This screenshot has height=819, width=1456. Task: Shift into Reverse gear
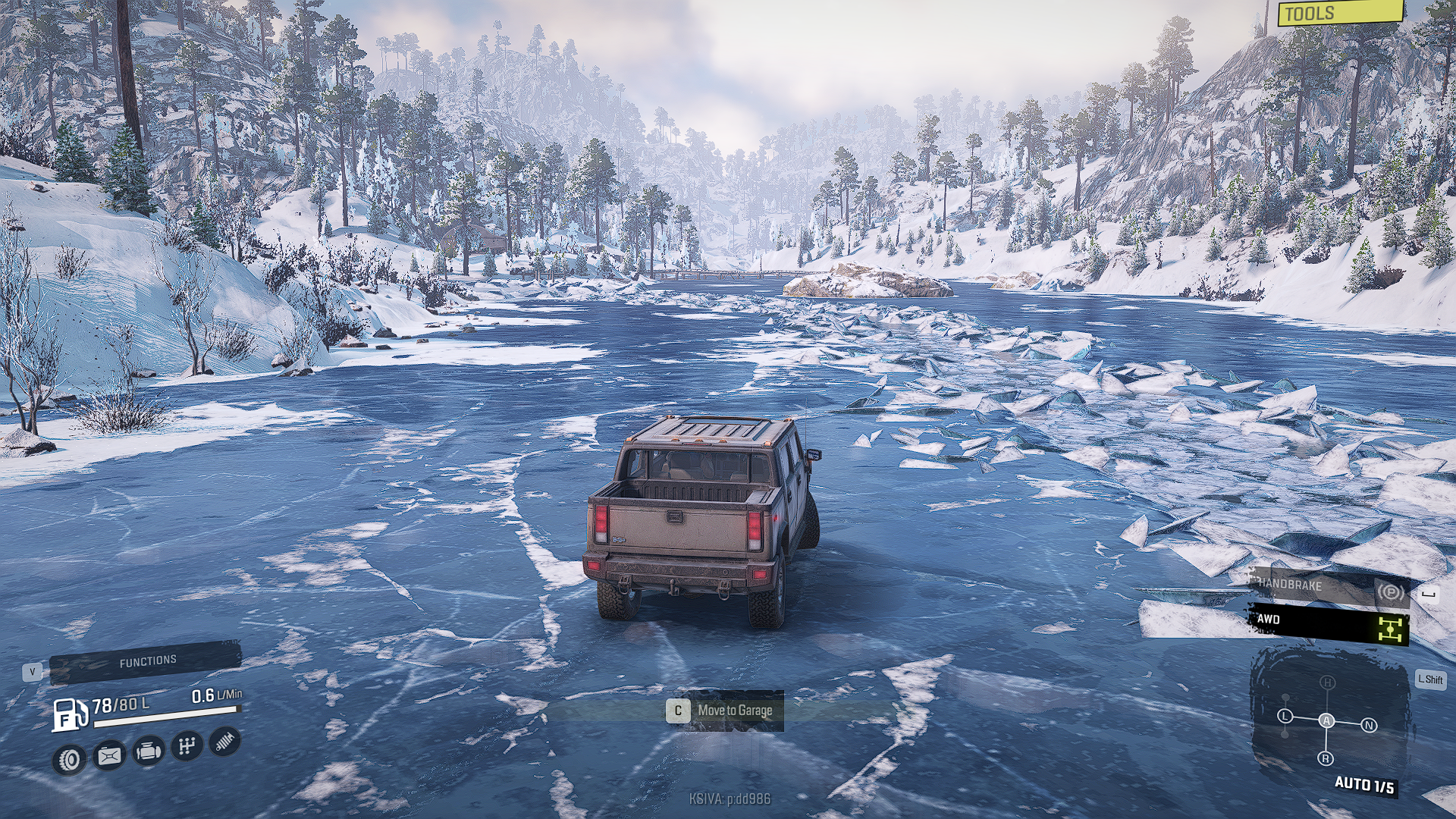point(1326,758)
